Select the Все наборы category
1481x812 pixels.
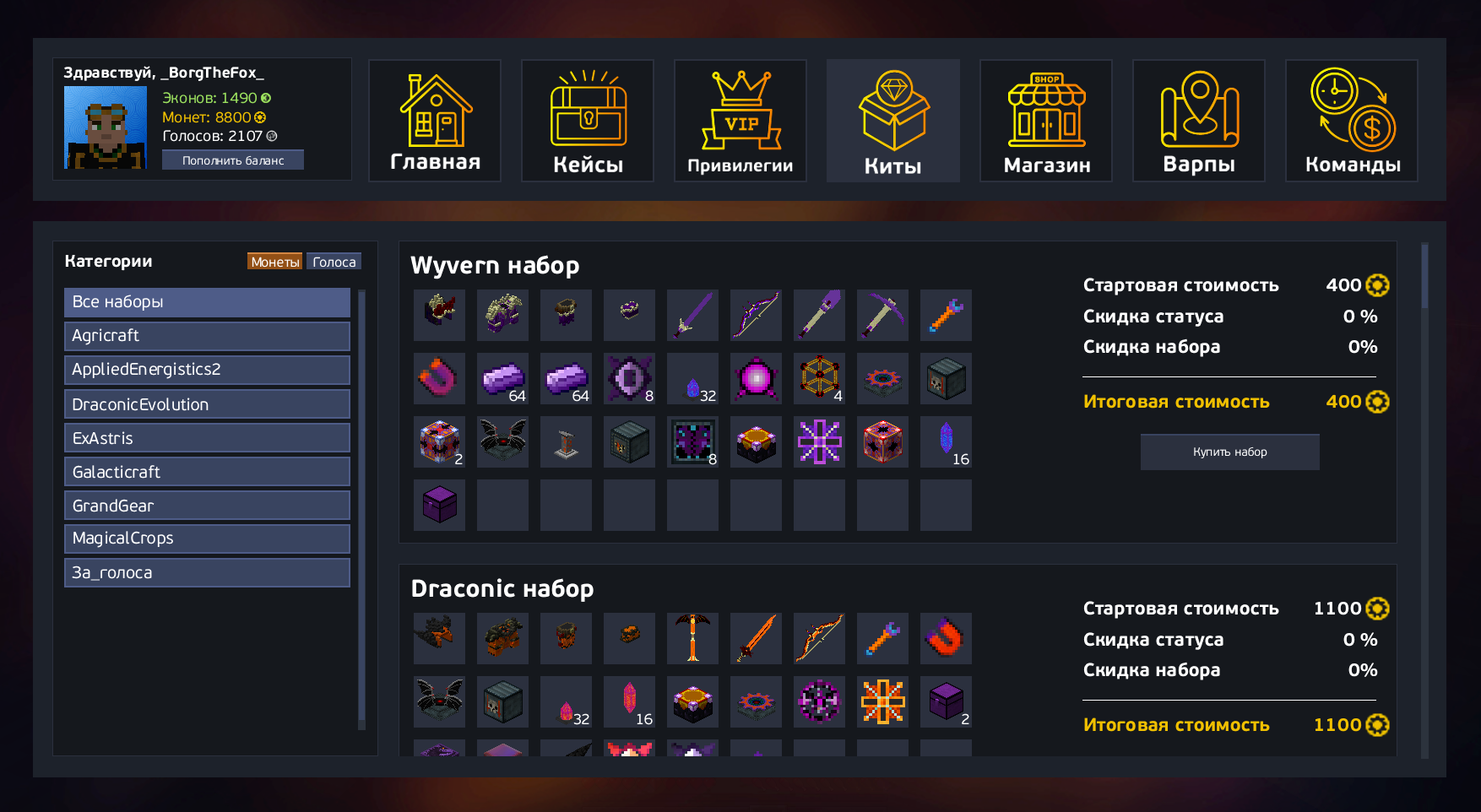pos(207,302)
